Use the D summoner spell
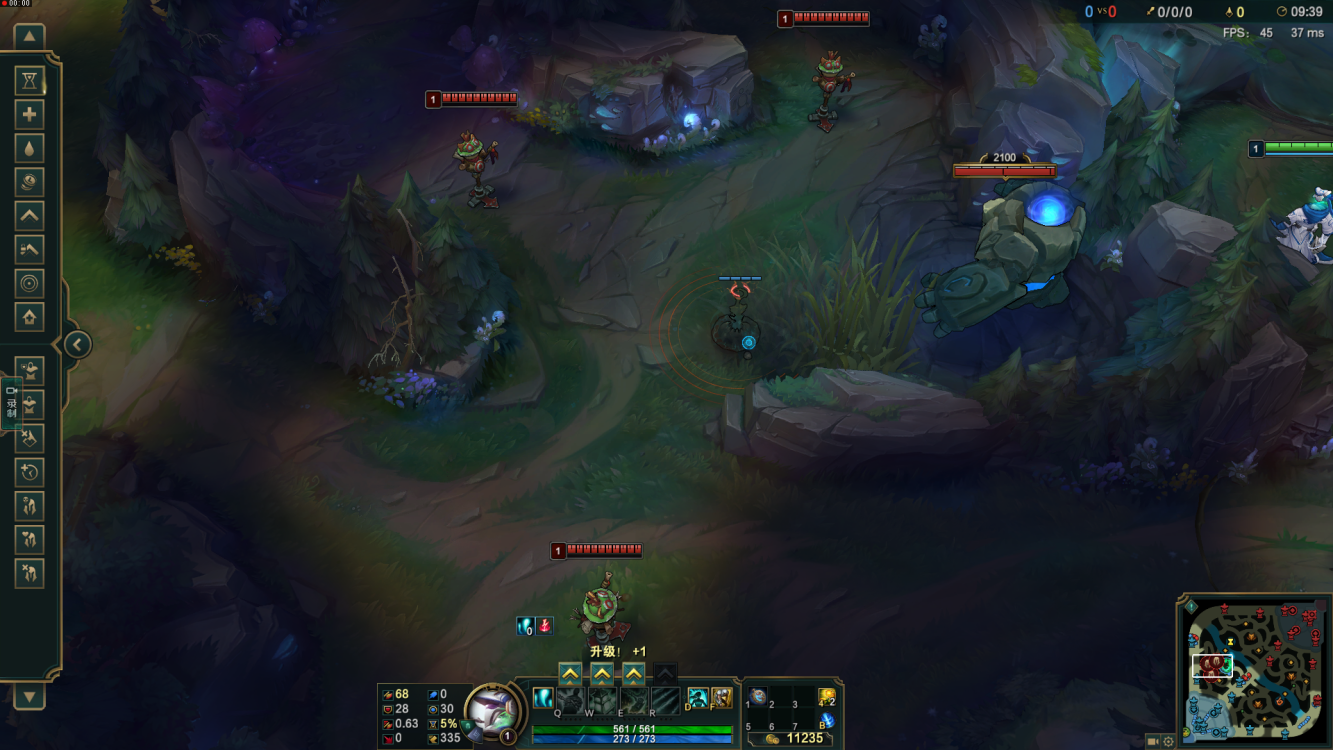This screenshot has height=750, width=1333. [x=697, y=698]
